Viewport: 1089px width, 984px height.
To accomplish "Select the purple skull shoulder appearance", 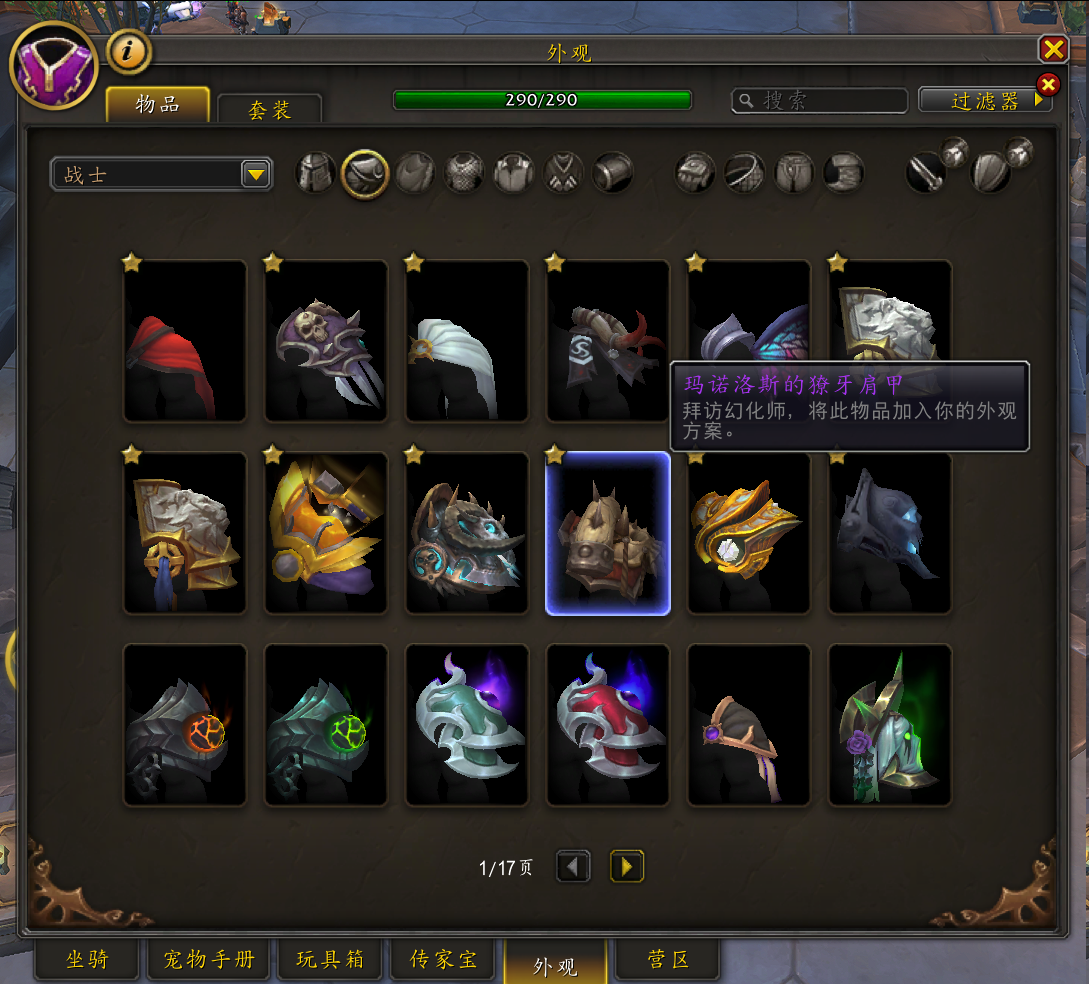I will [x=326, y=342].
